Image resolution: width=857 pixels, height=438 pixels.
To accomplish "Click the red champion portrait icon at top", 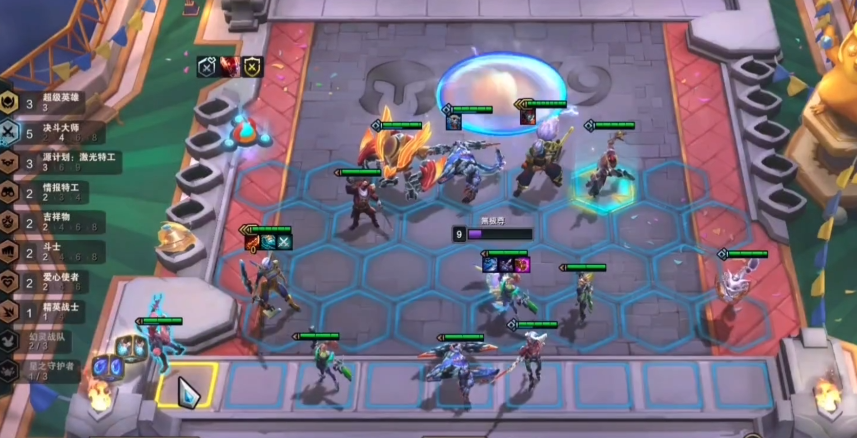I will click(229, 67).
